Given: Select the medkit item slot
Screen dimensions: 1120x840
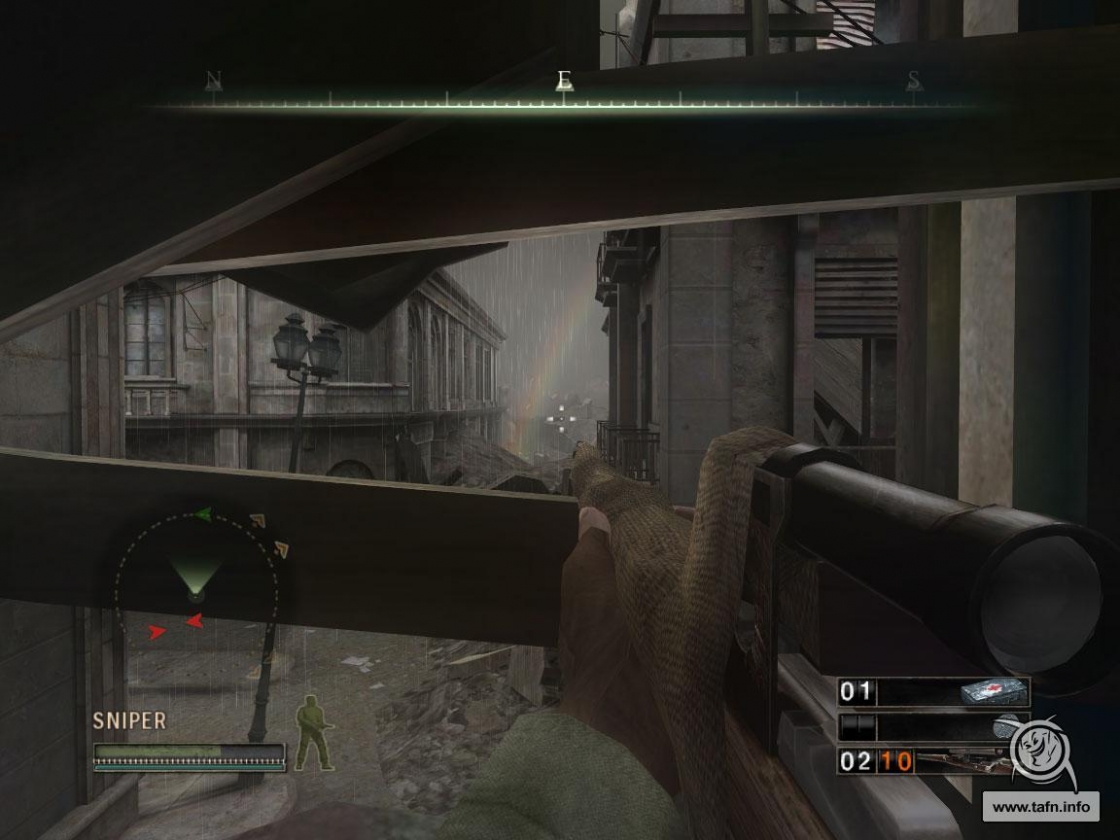Looking at the screenshot, I should tap(932, 692).
